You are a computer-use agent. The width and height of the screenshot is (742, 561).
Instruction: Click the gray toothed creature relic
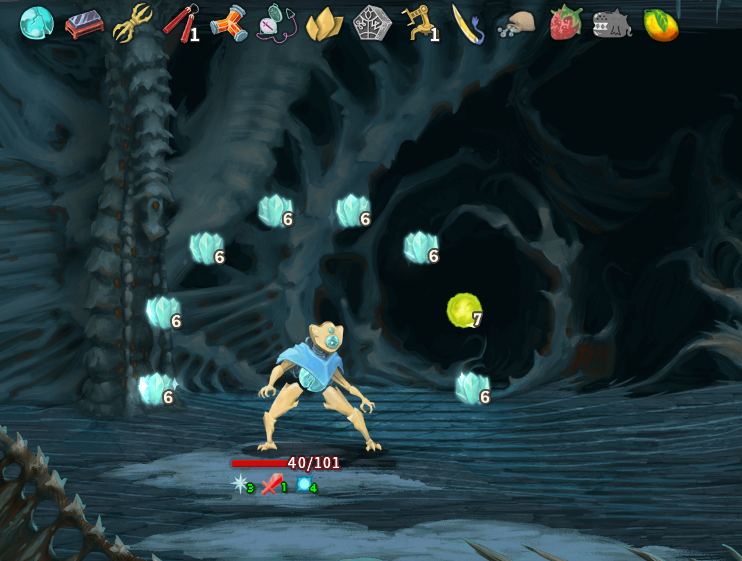tap(612, 23)
